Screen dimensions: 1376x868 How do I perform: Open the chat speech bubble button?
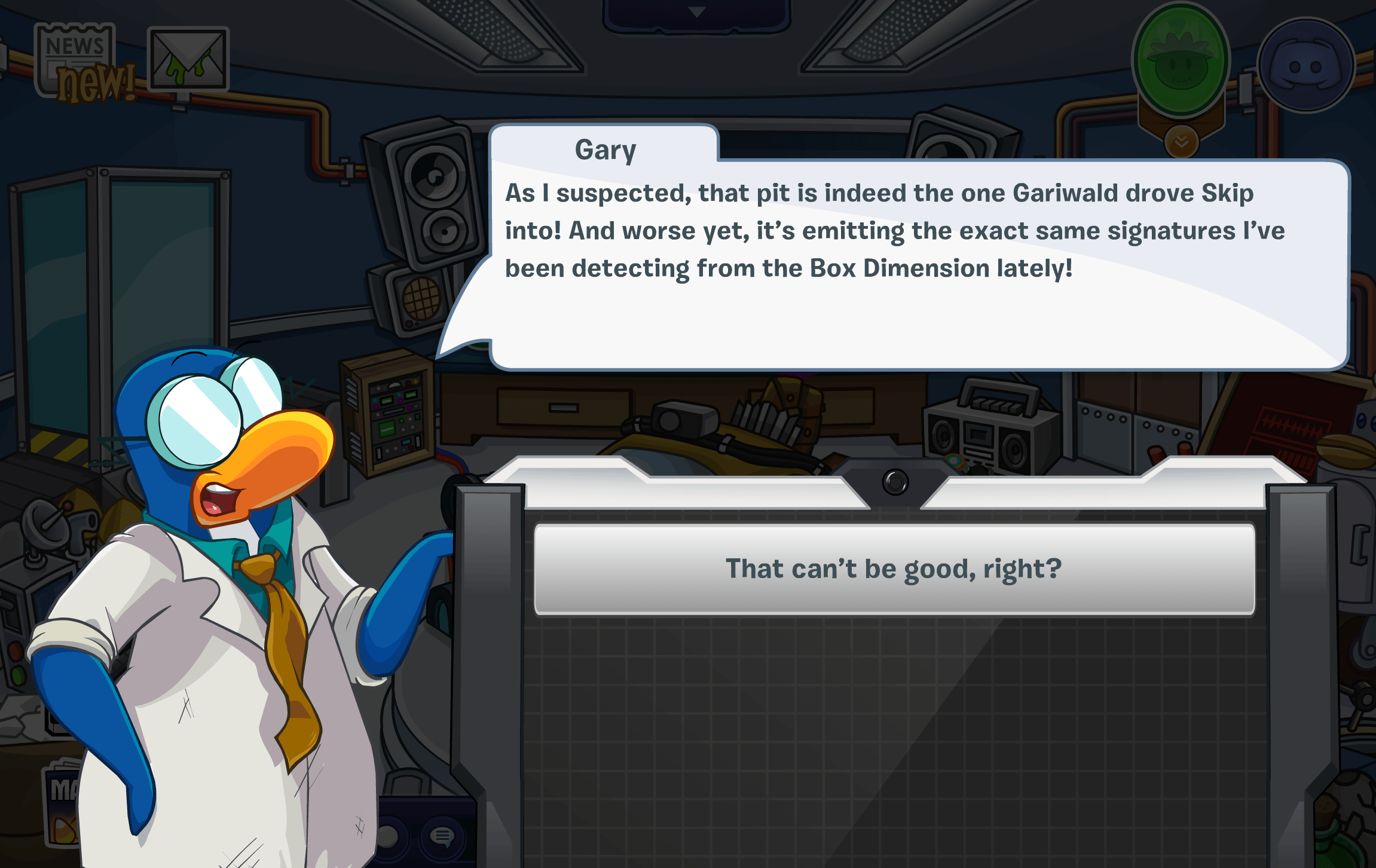[442, 836]
